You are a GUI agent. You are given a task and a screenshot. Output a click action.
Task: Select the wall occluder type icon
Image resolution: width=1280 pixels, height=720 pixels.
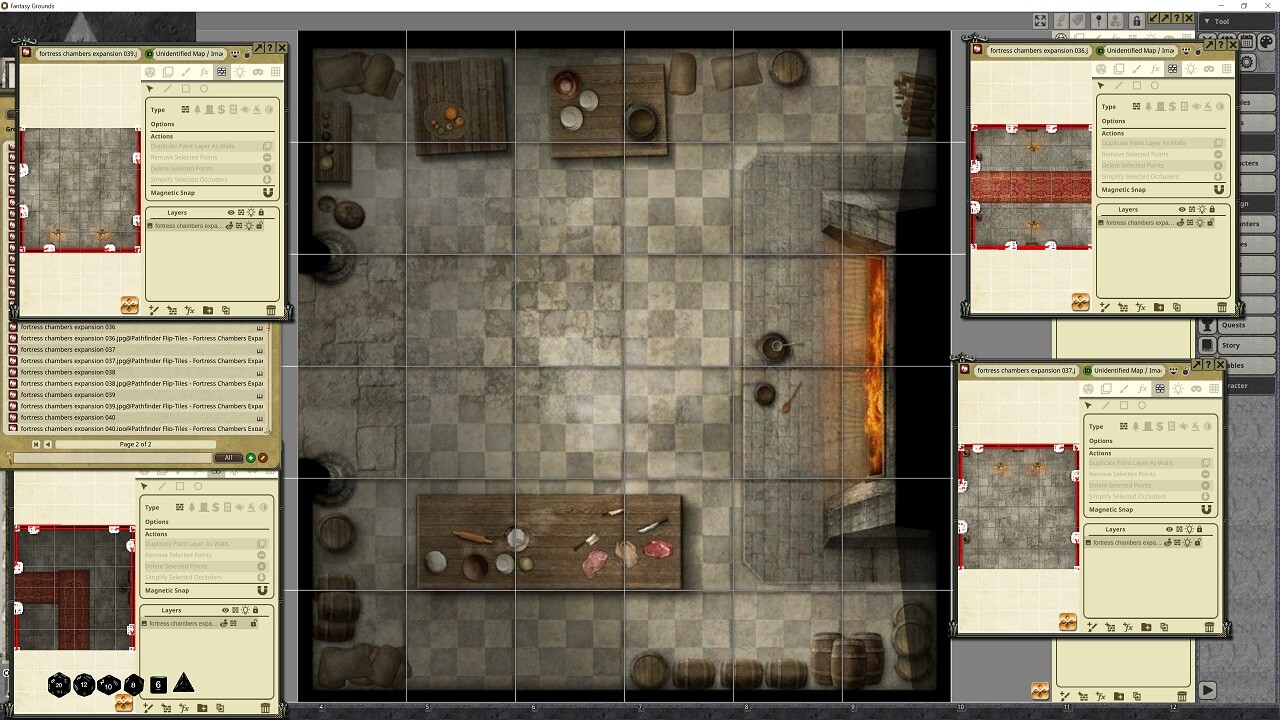pos(185,110)
